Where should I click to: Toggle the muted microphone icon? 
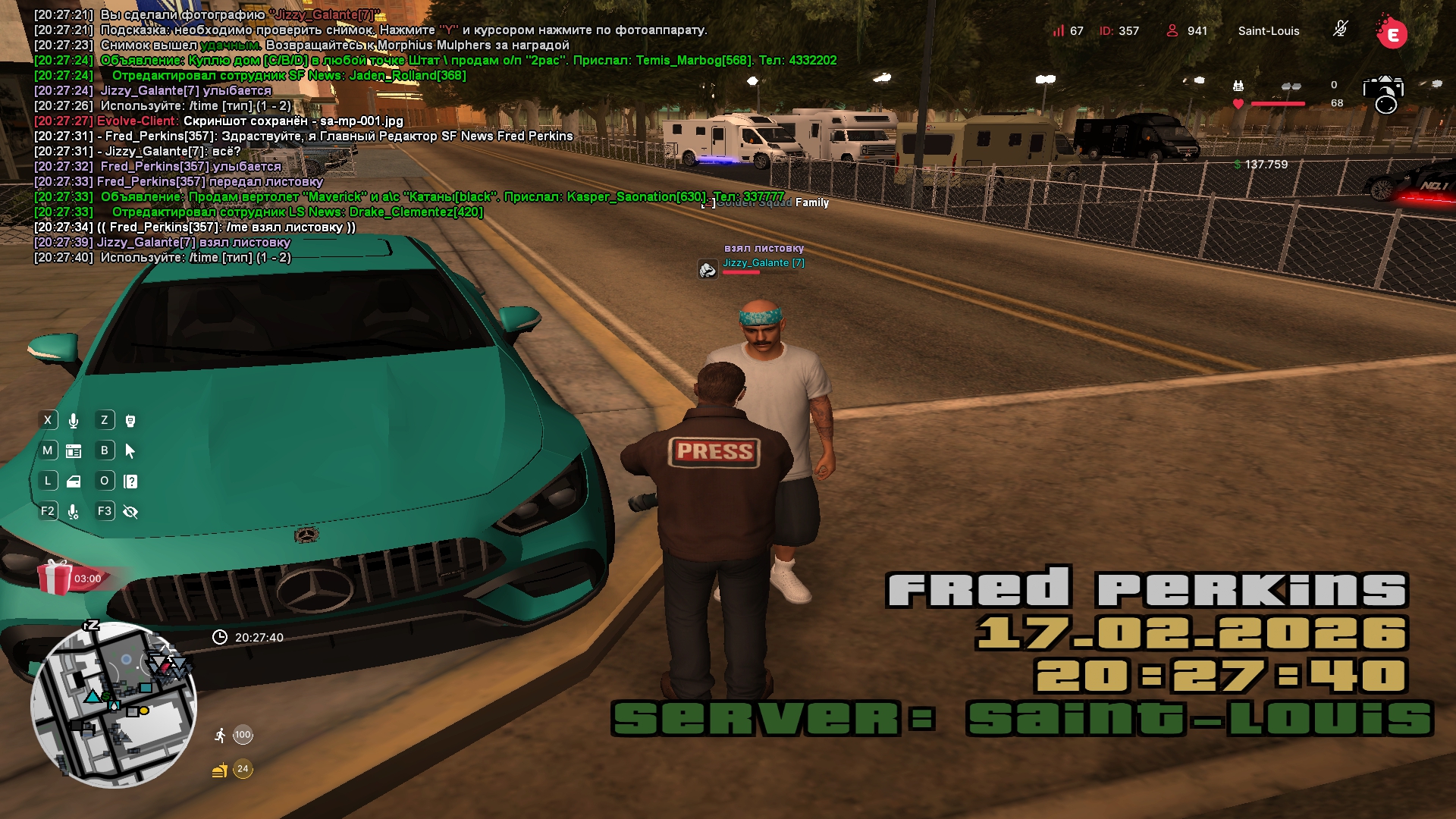pos(1340,30)
